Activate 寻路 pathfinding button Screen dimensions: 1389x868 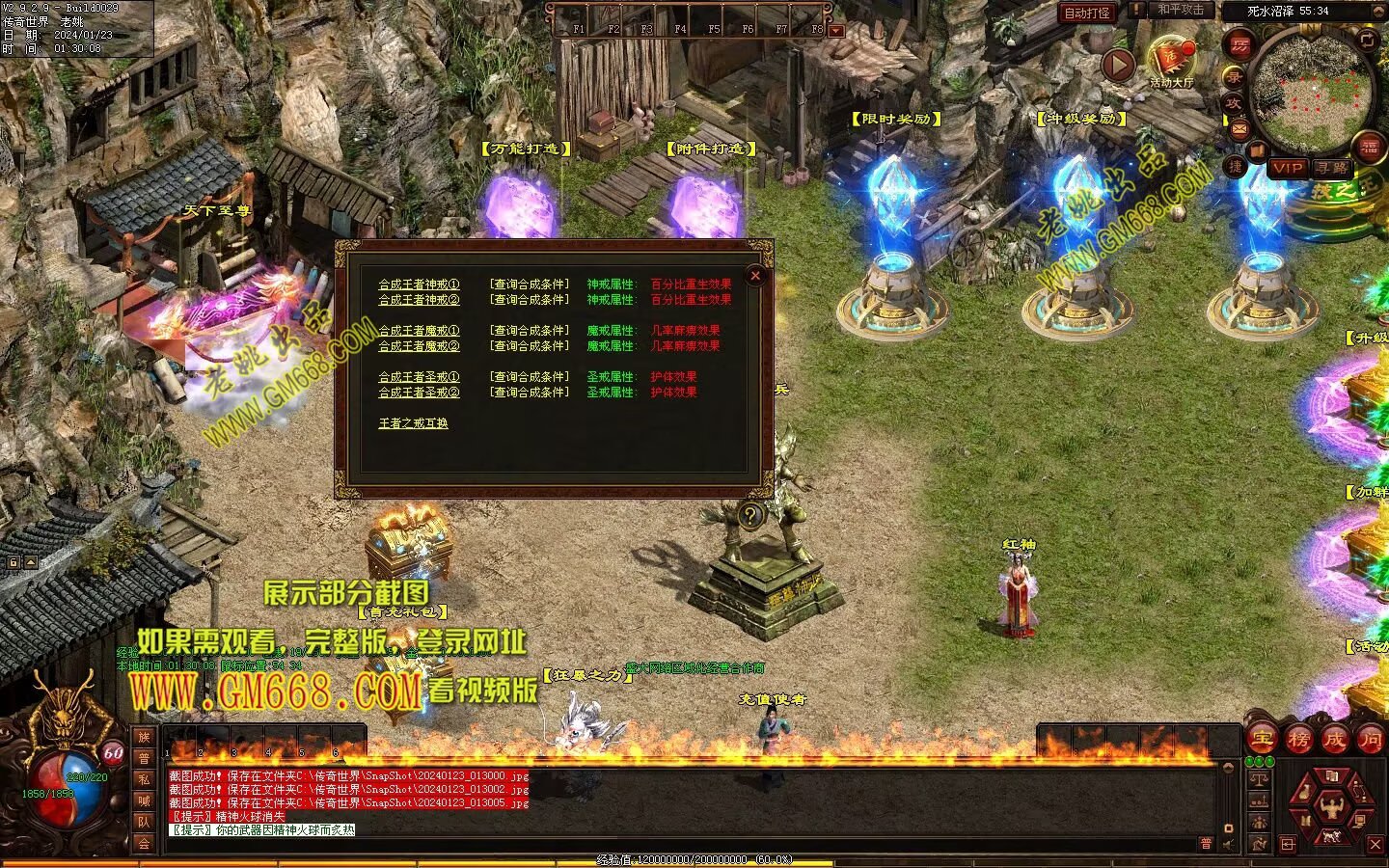[1332, 168]
